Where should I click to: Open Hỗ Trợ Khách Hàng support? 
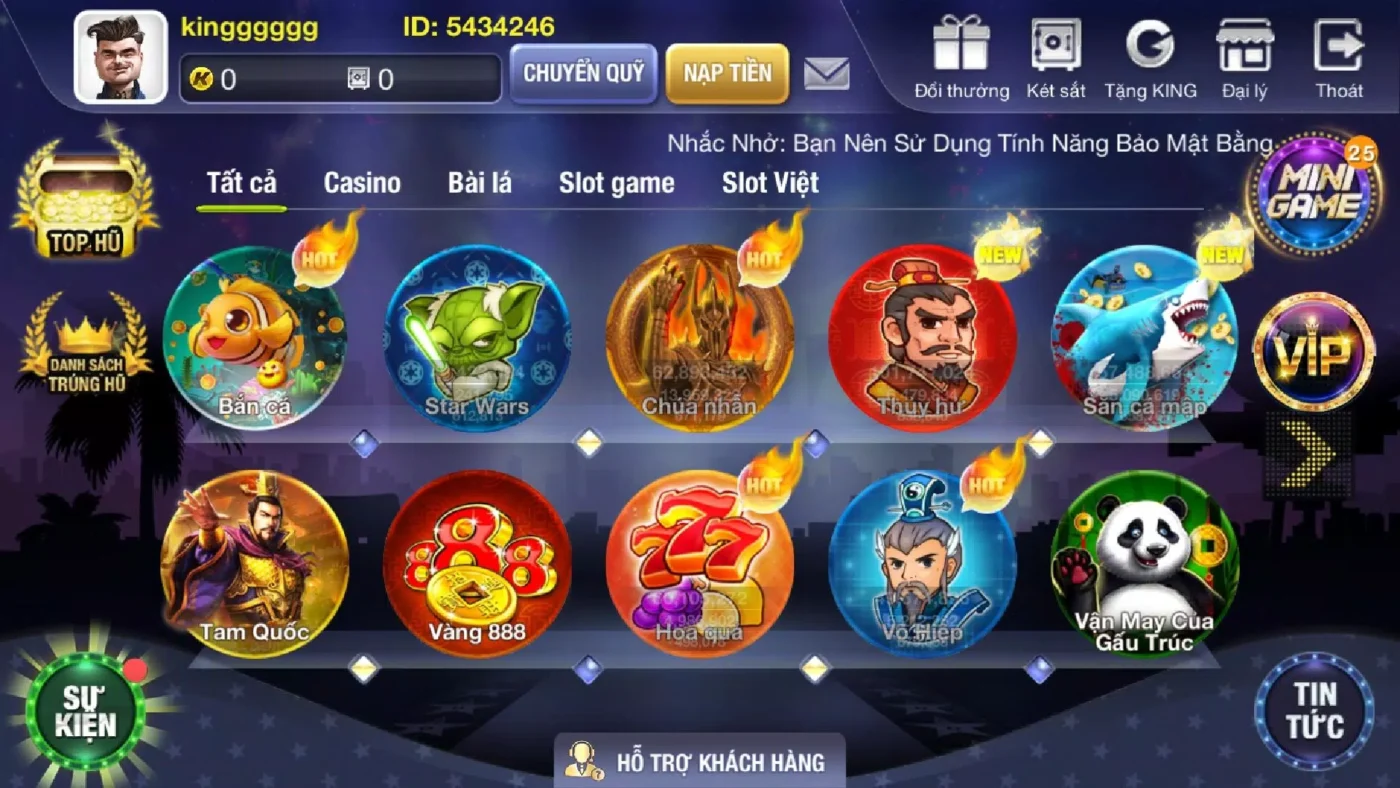pyautogui.click(x=700, y=762)
